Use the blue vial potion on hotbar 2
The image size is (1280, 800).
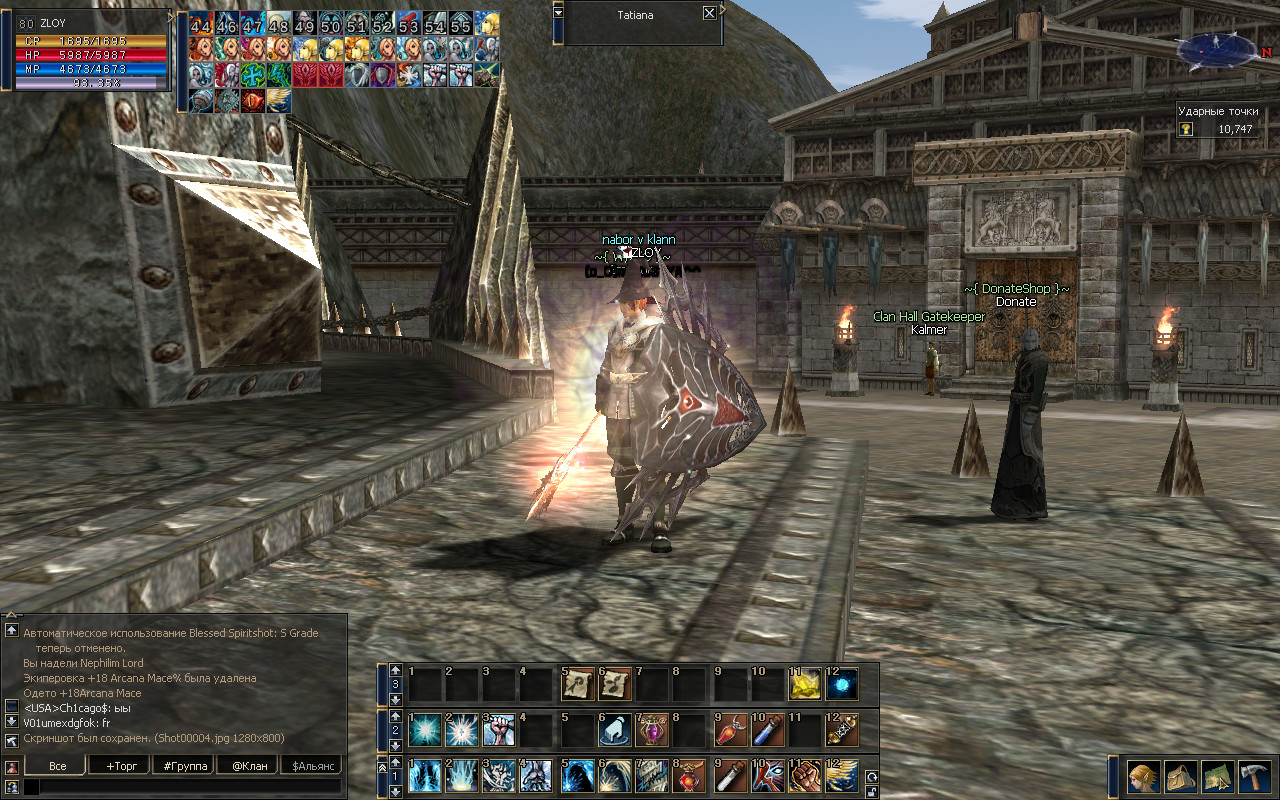767,730
